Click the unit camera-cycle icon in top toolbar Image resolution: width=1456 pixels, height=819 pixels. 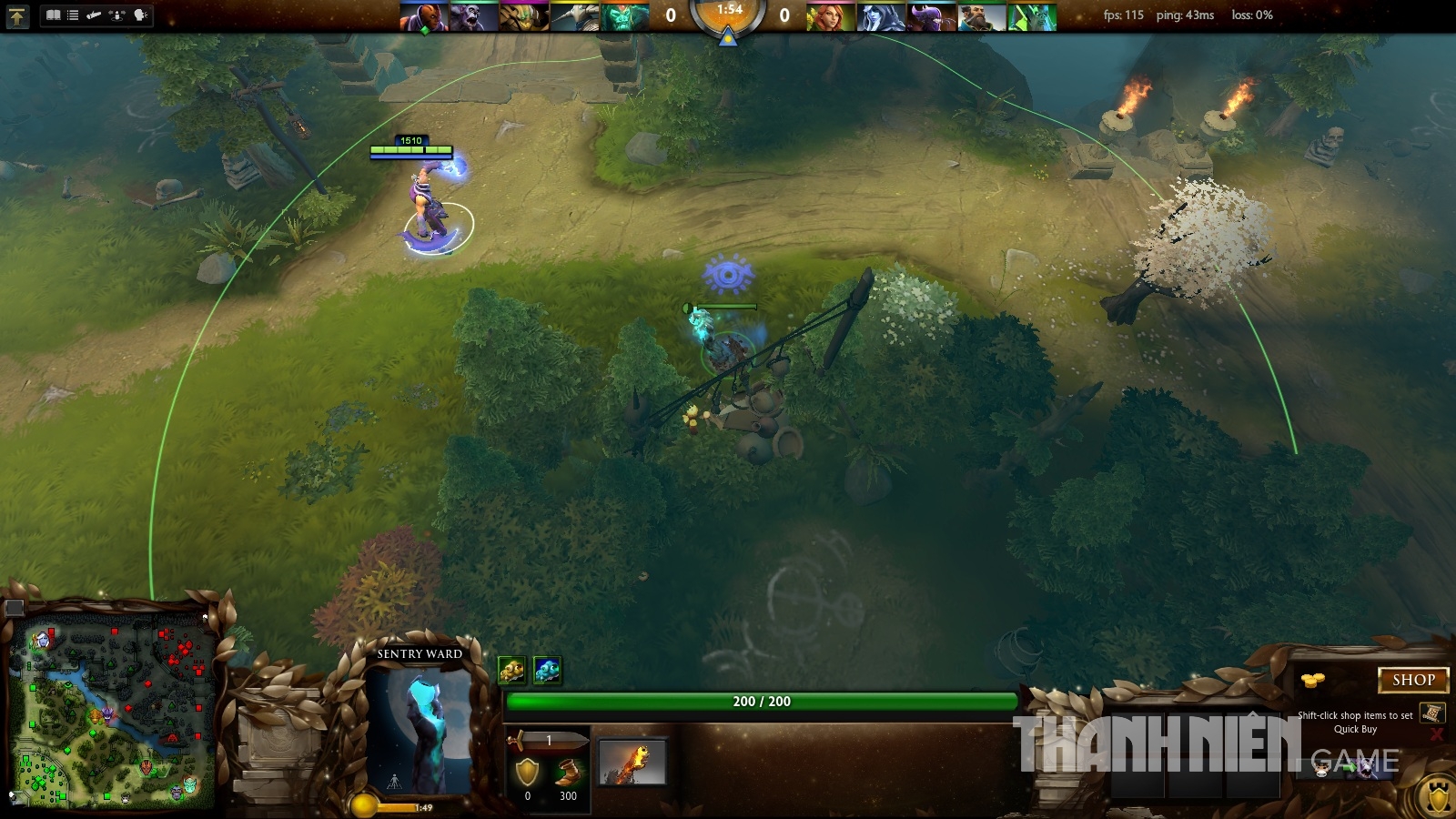pos(116,14)
